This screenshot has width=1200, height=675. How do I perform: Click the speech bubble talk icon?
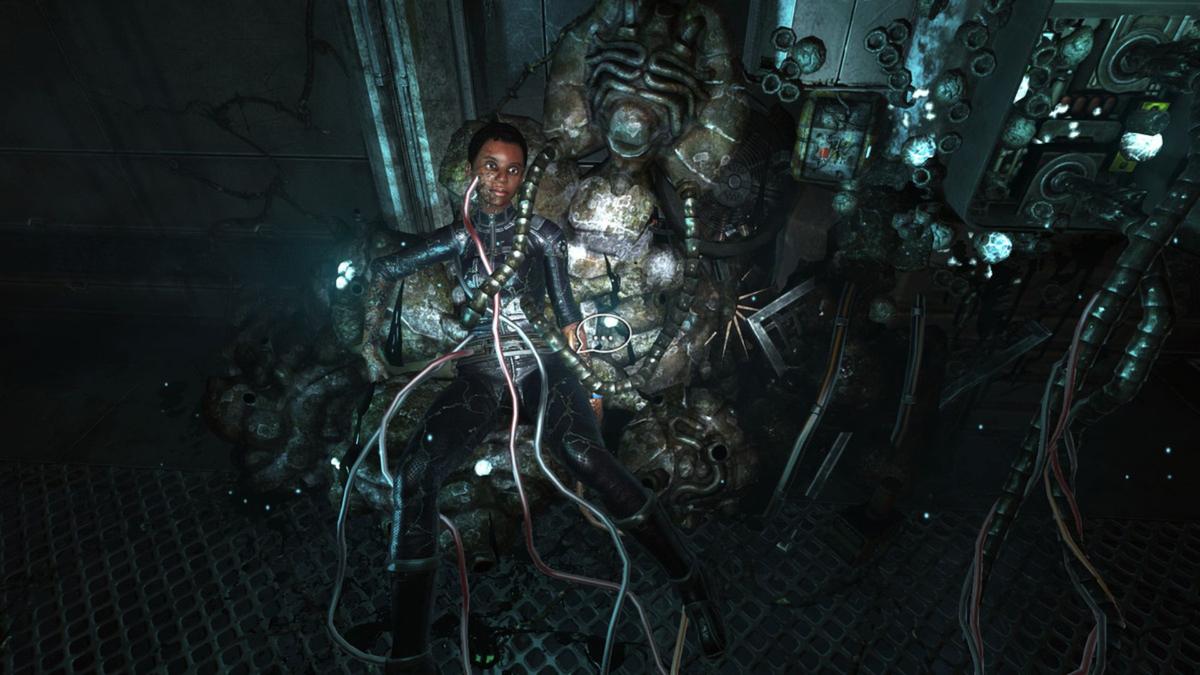(602, 333)
